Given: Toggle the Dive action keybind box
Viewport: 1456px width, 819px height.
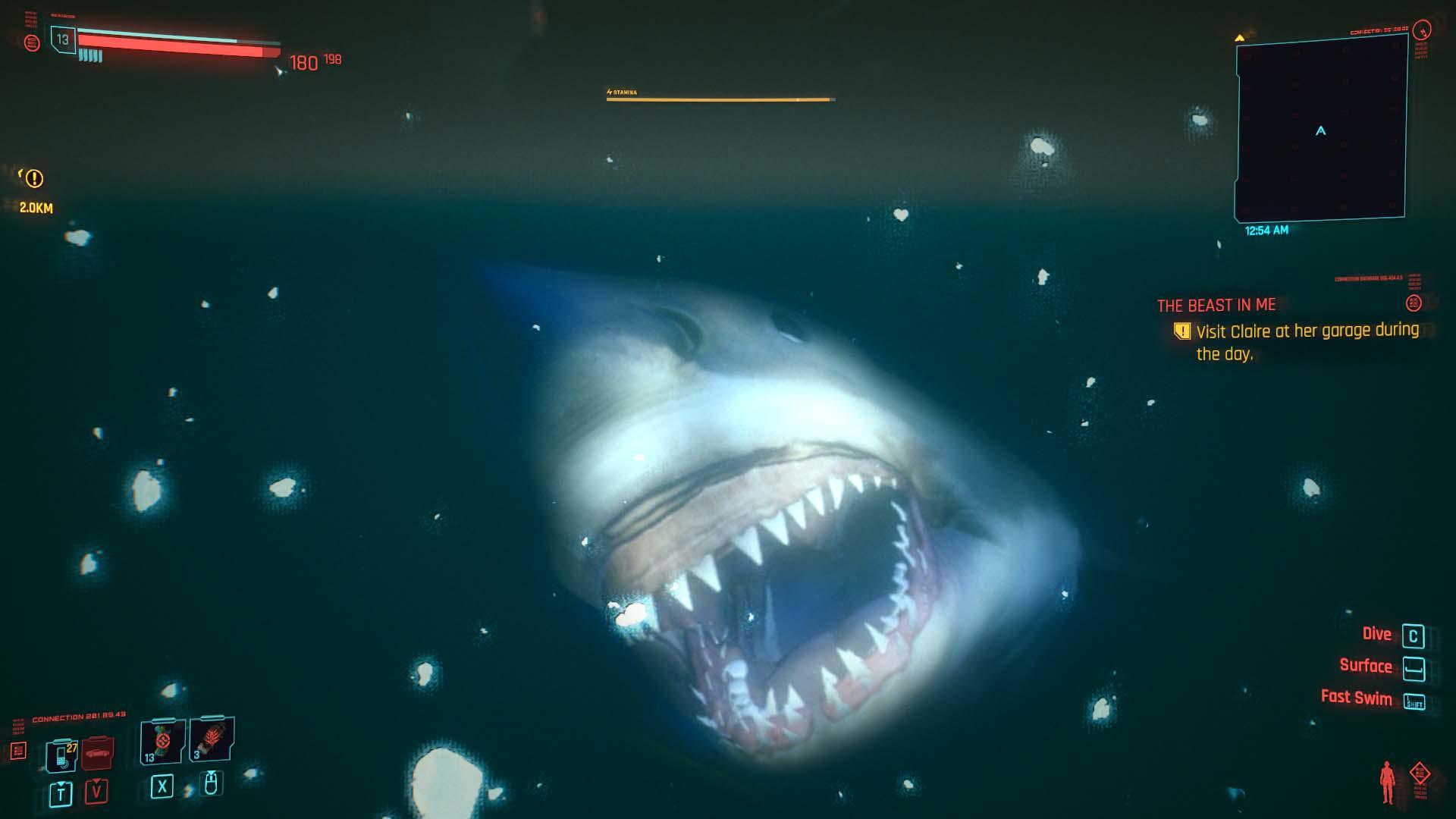Looking at the screenshot, I should 1412,635.
